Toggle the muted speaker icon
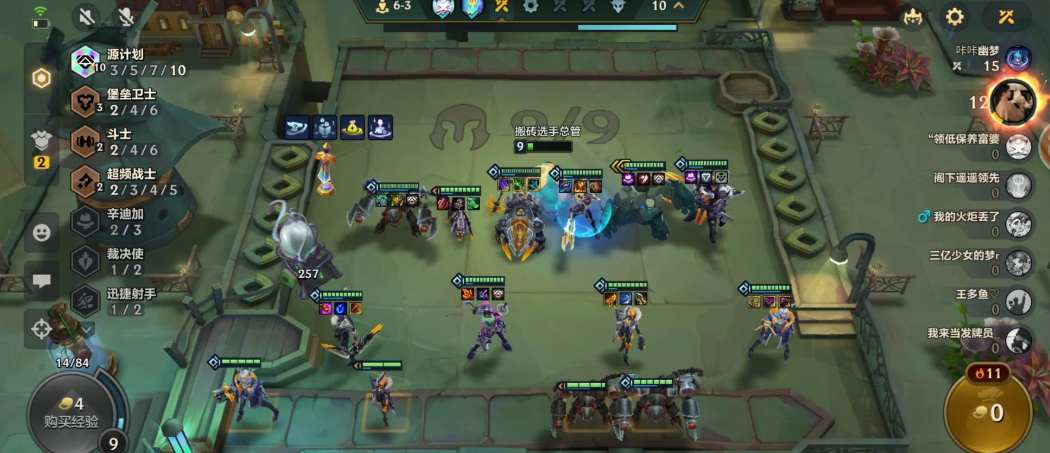1050x453 pixels. (x=88, y=17)
